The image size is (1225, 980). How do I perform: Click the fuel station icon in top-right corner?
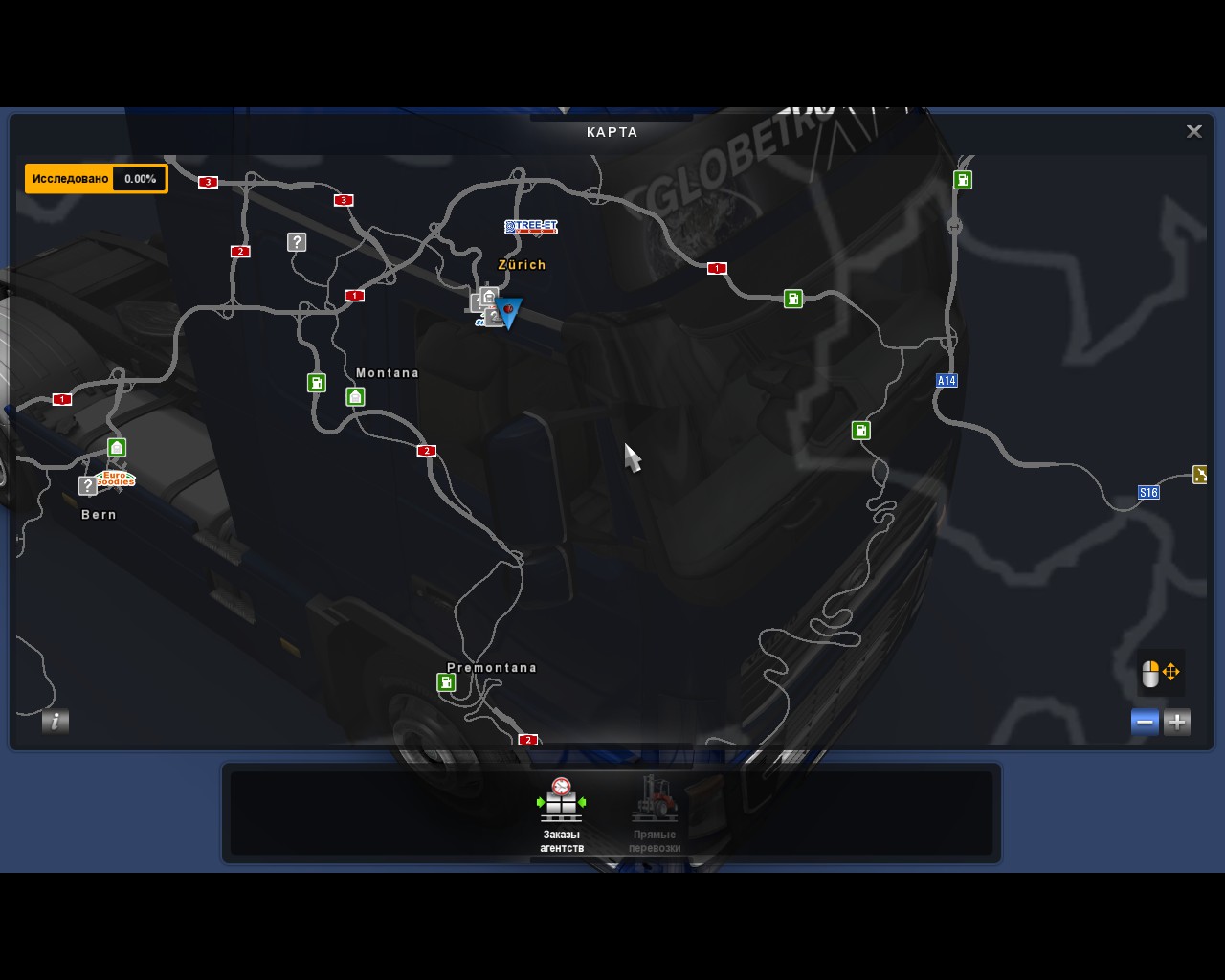point(962,179)
